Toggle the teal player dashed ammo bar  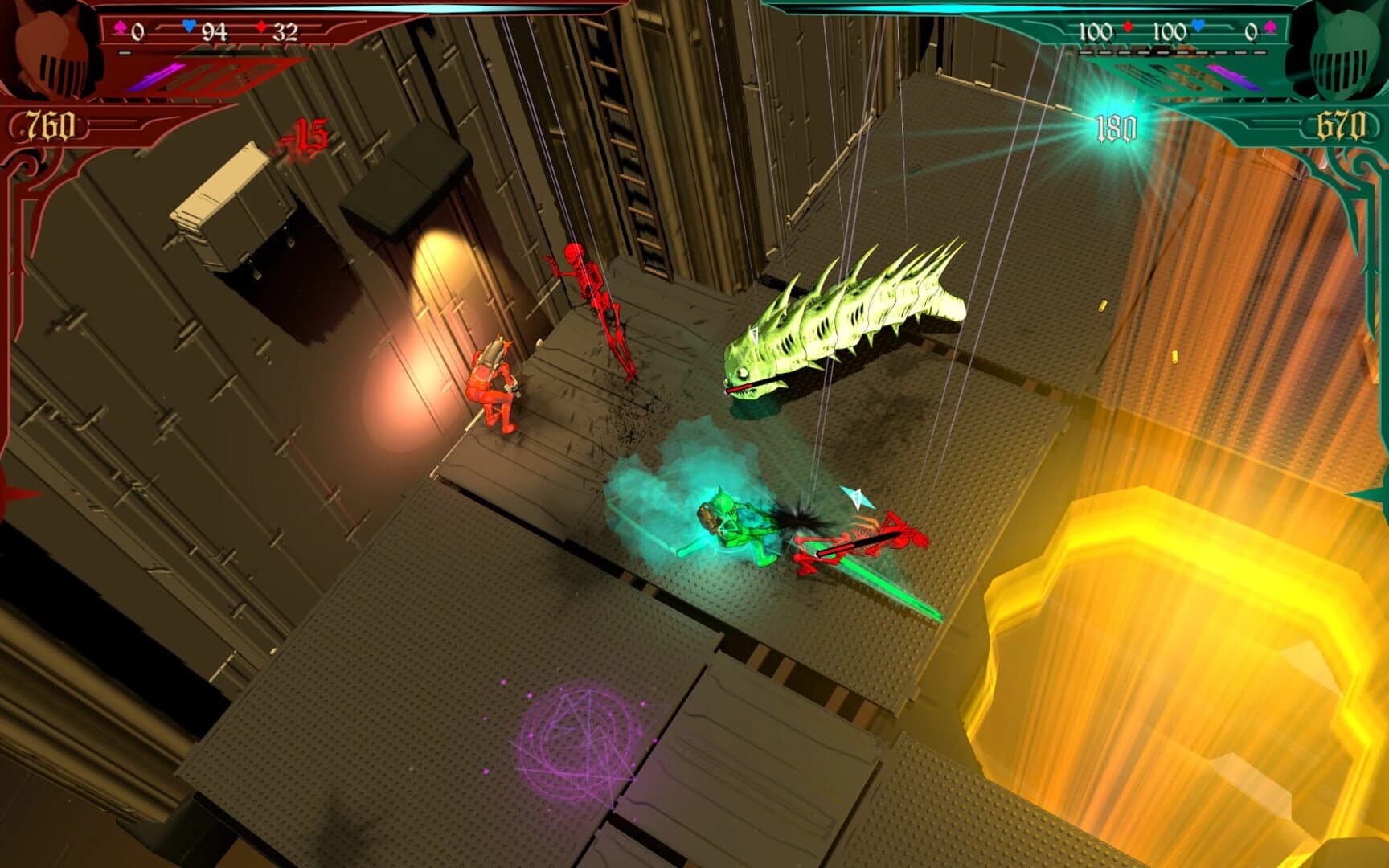1174,51
